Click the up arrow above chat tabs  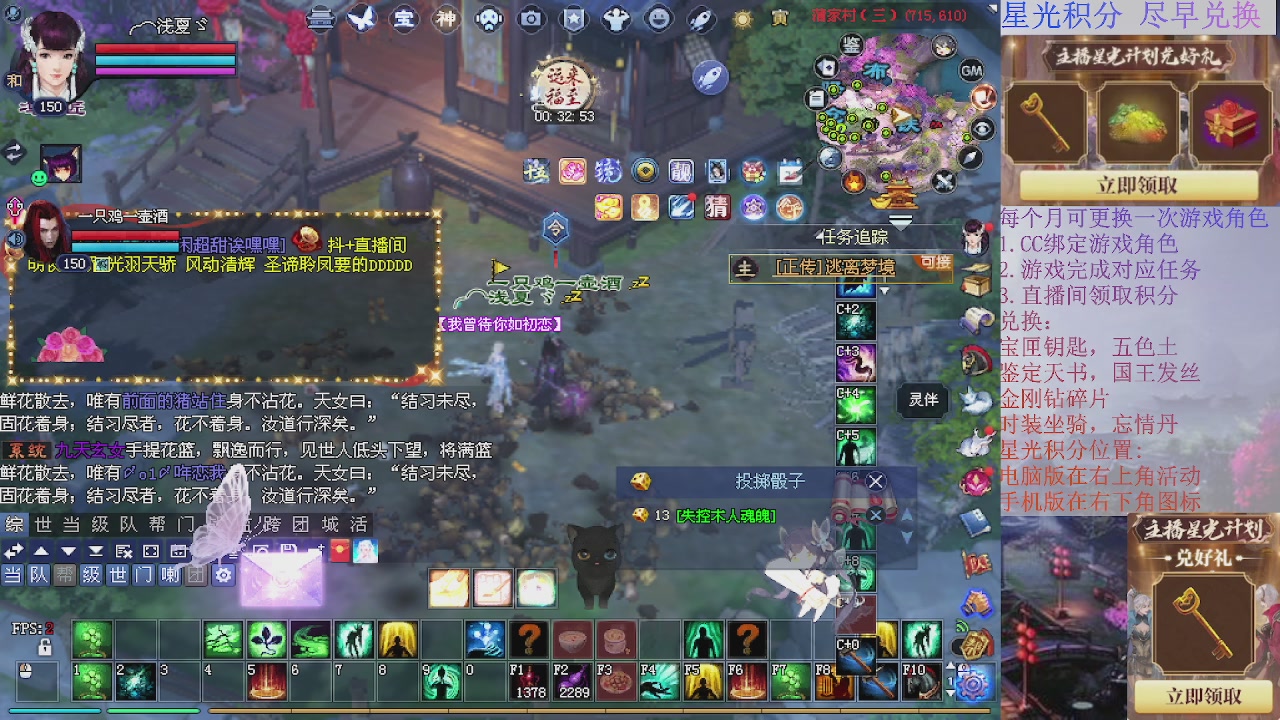[x=42, y=550]
